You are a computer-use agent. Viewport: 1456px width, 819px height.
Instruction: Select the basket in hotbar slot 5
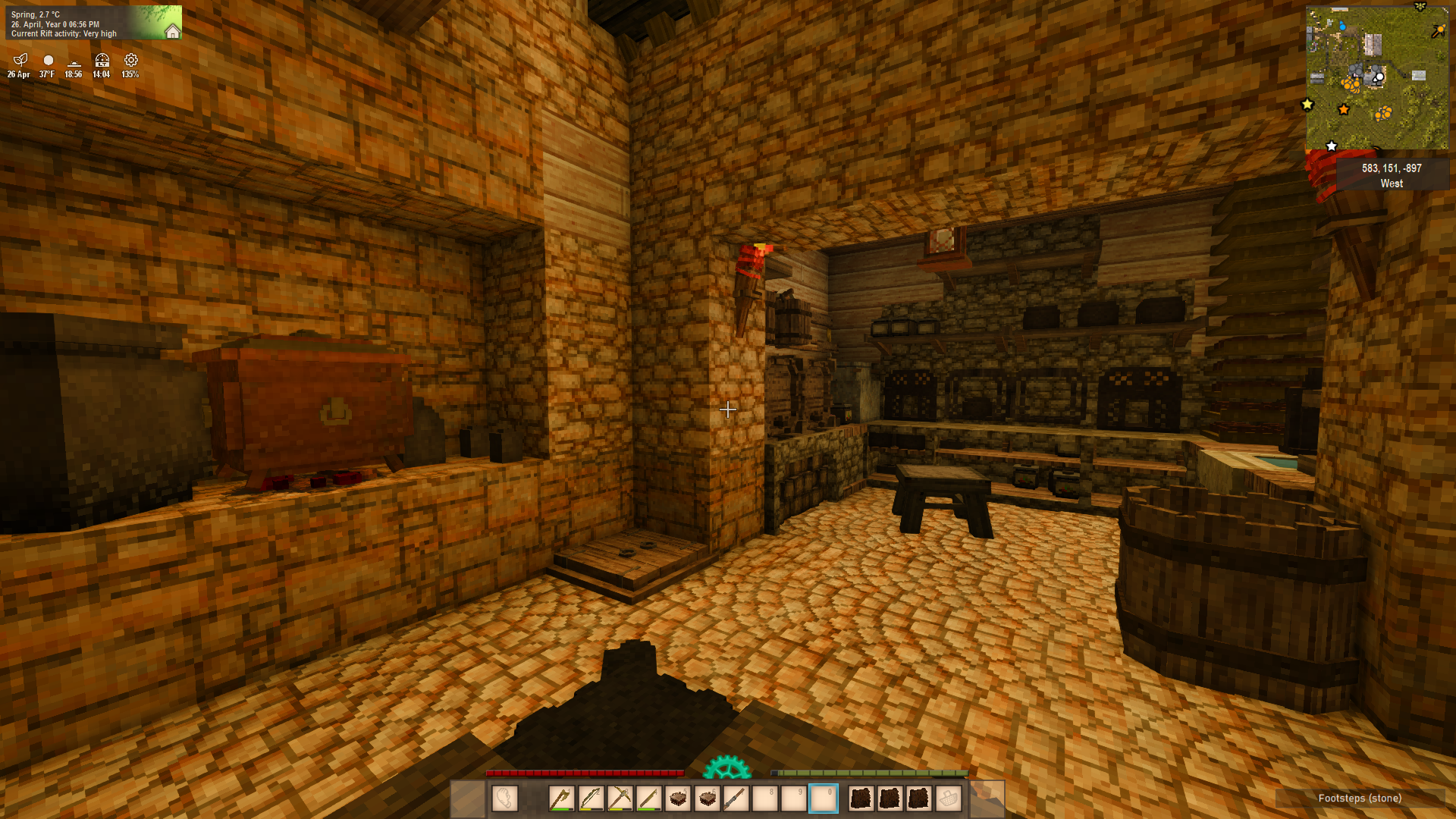[678, 798]
